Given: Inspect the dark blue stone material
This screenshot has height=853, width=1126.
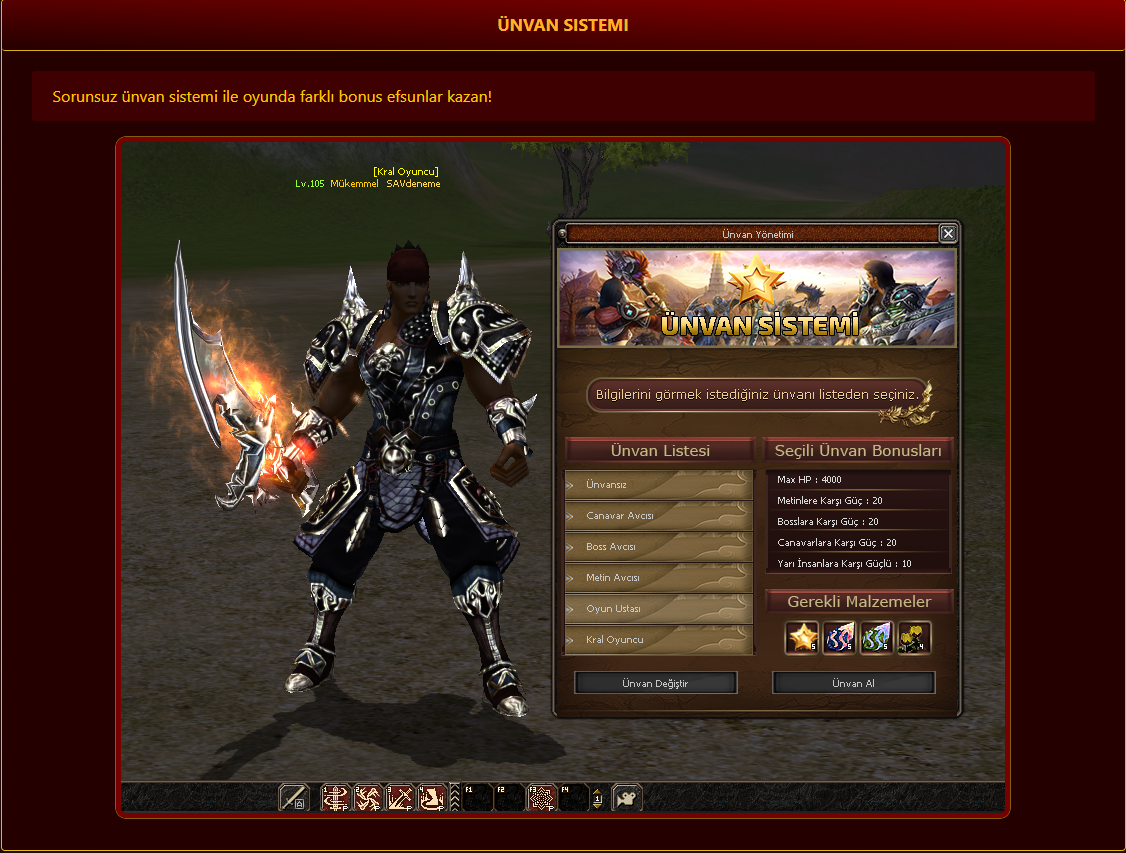Looking at the screenshot, I should (x=839, y=637).
